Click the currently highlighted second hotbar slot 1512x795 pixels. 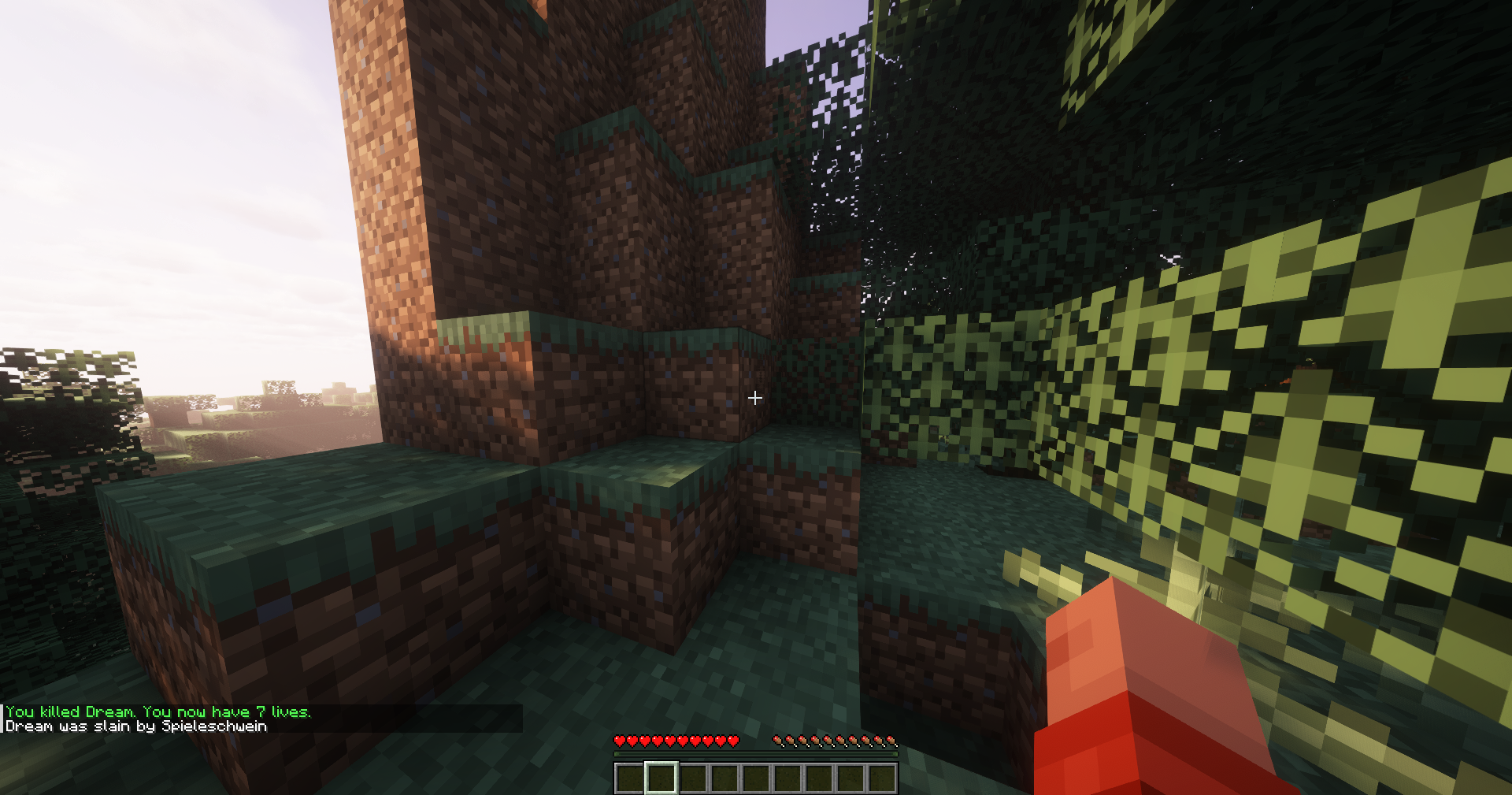coord(661,778)
